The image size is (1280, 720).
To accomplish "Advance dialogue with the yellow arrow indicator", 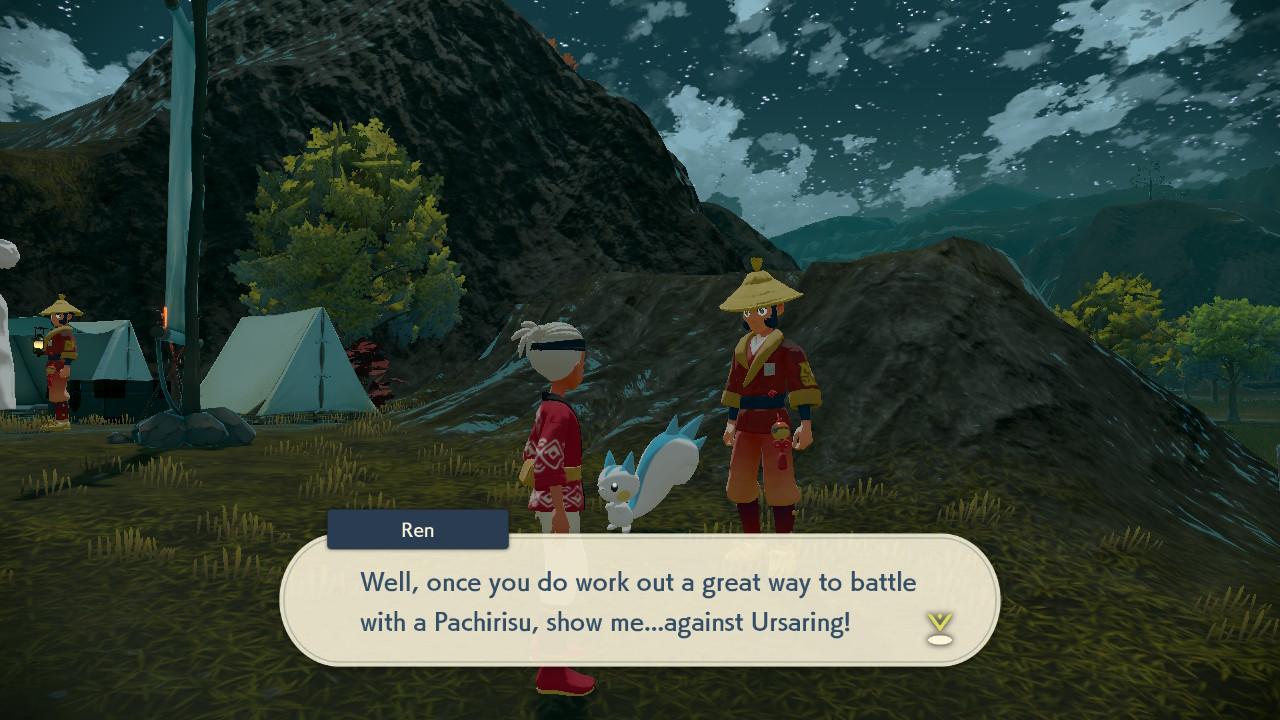I will (939, 627).
